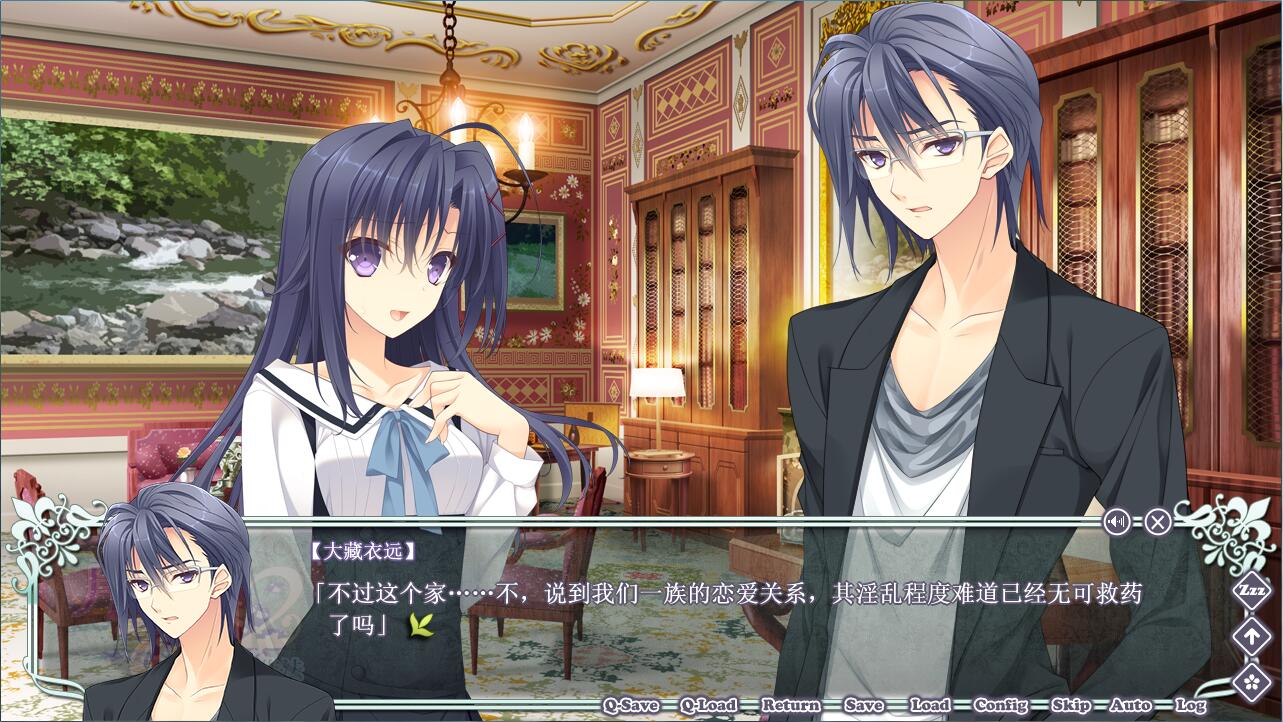Quick load with Q-Load
The image size is (1283, 722).
[709, 705]
